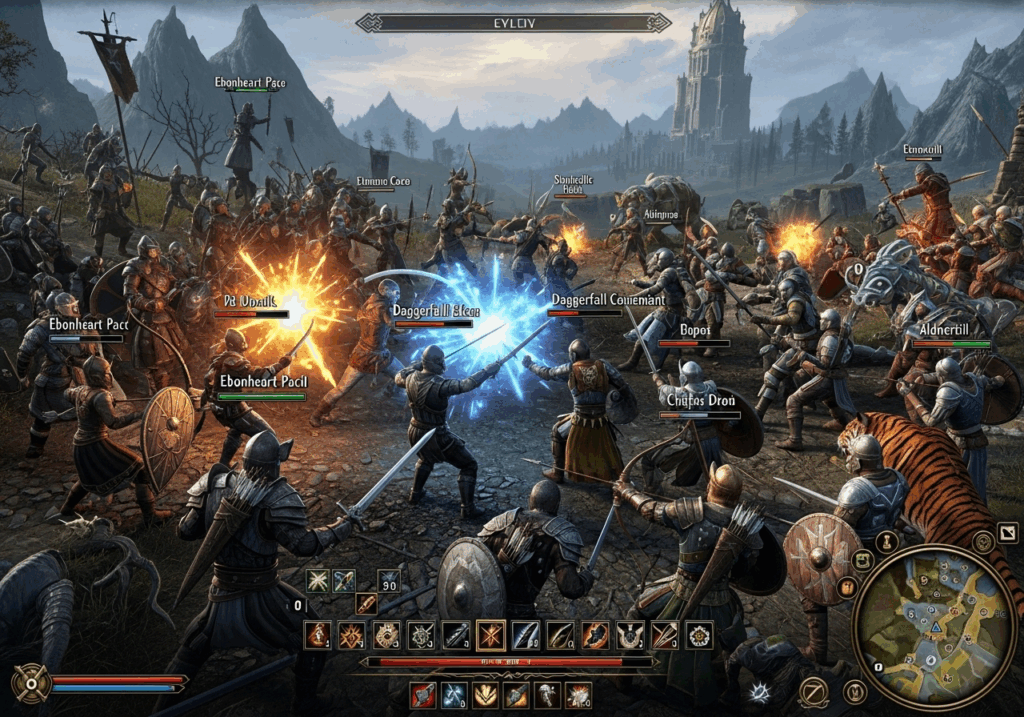Click the blue-framed arrow buff icon
This screenshot has width=1024, height=717.
tap(344, 580)
